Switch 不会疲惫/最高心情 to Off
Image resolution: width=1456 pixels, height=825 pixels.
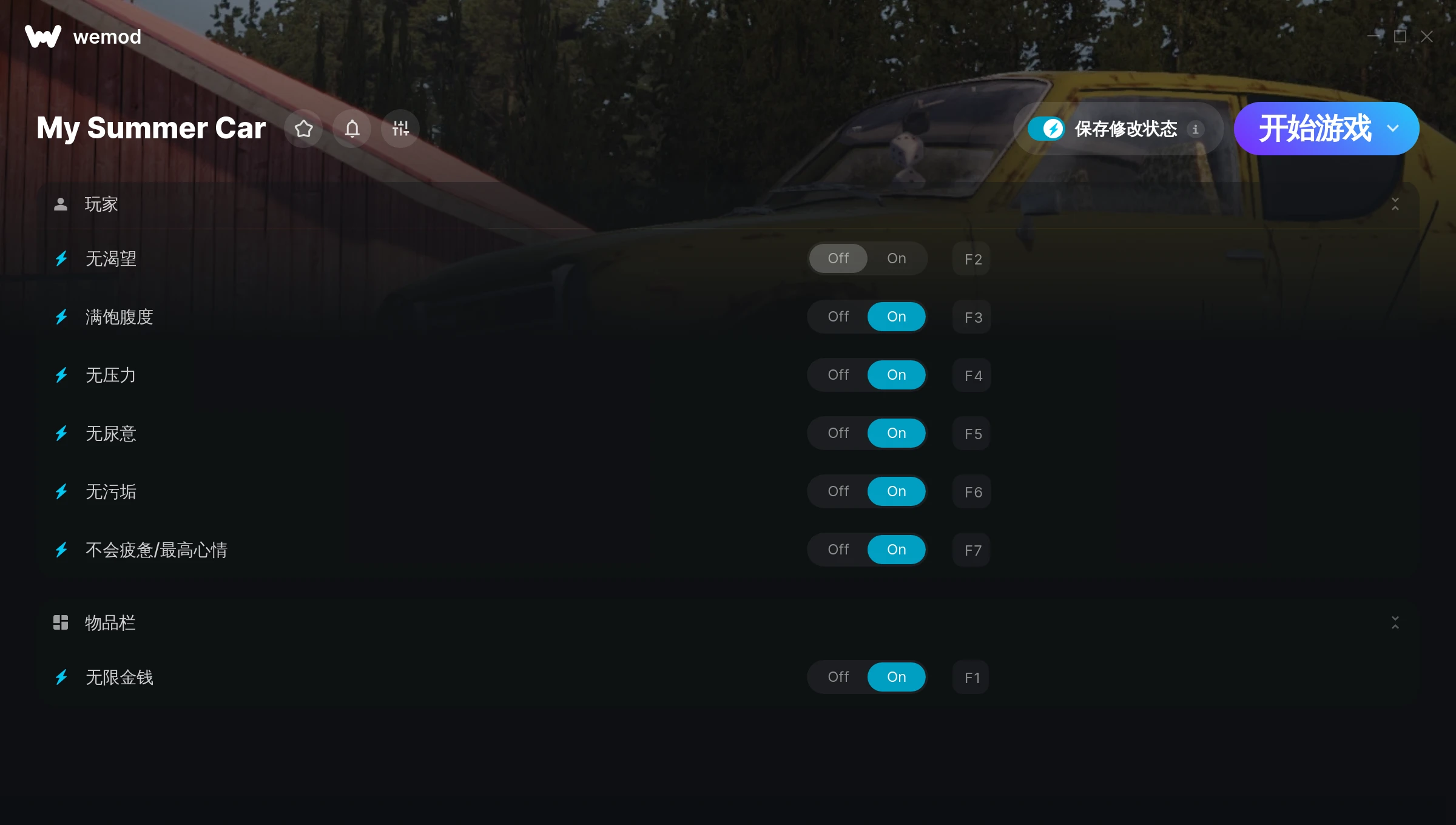click(x=838, y=550)
